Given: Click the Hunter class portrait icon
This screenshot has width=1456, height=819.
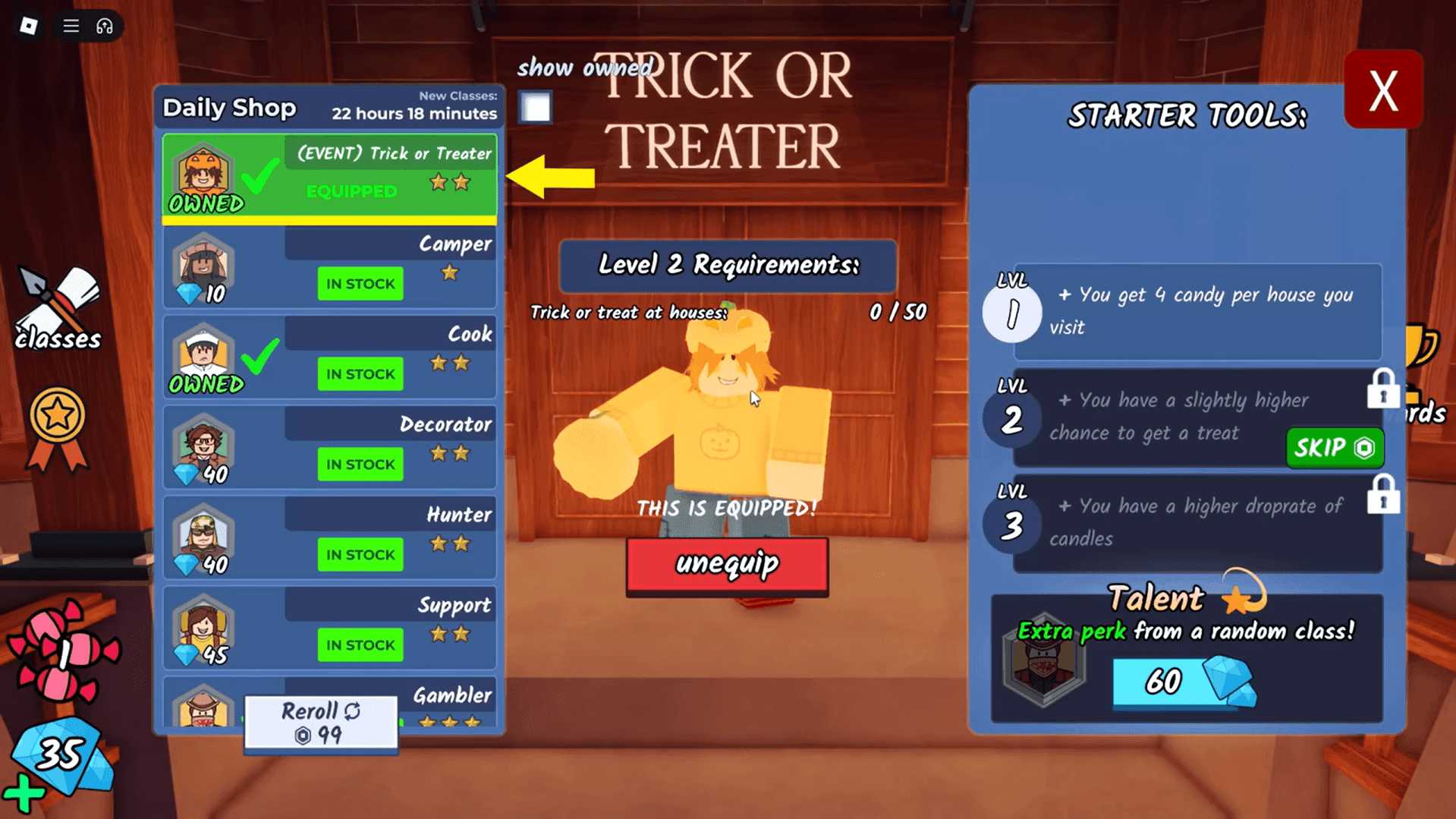Looking at the screenshot, I should 203,537.
